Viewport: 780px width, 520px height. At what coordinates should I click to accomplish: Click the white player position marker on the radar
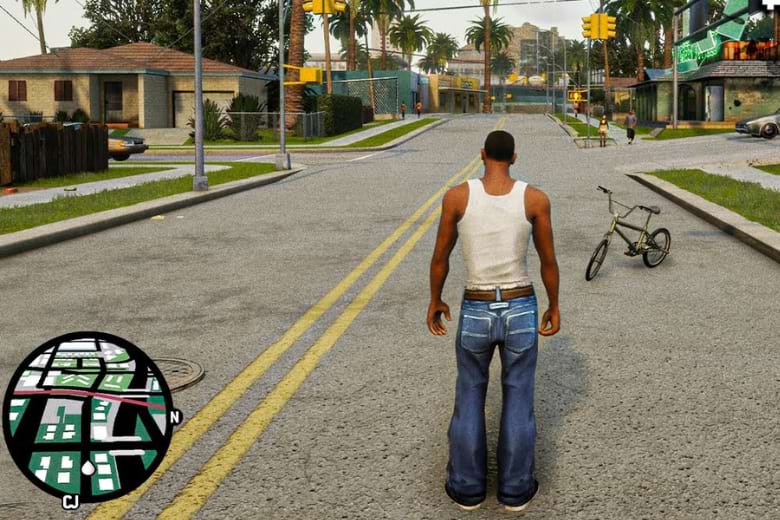pos(88,468)
